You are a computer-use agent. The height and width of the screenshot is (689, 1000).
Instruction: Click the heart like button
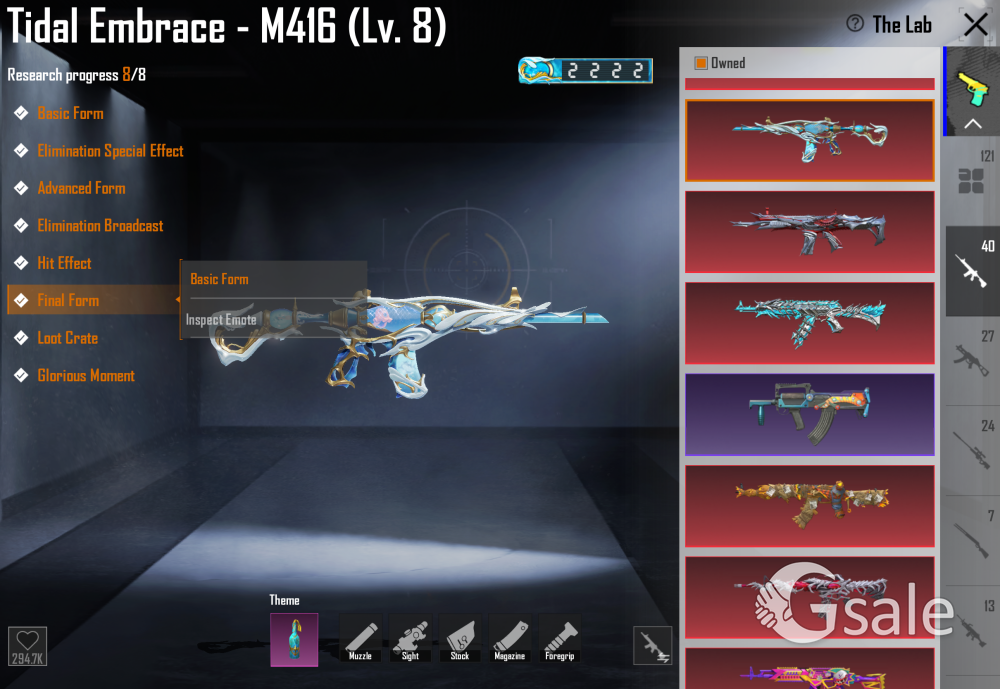[x=27, y=645]
